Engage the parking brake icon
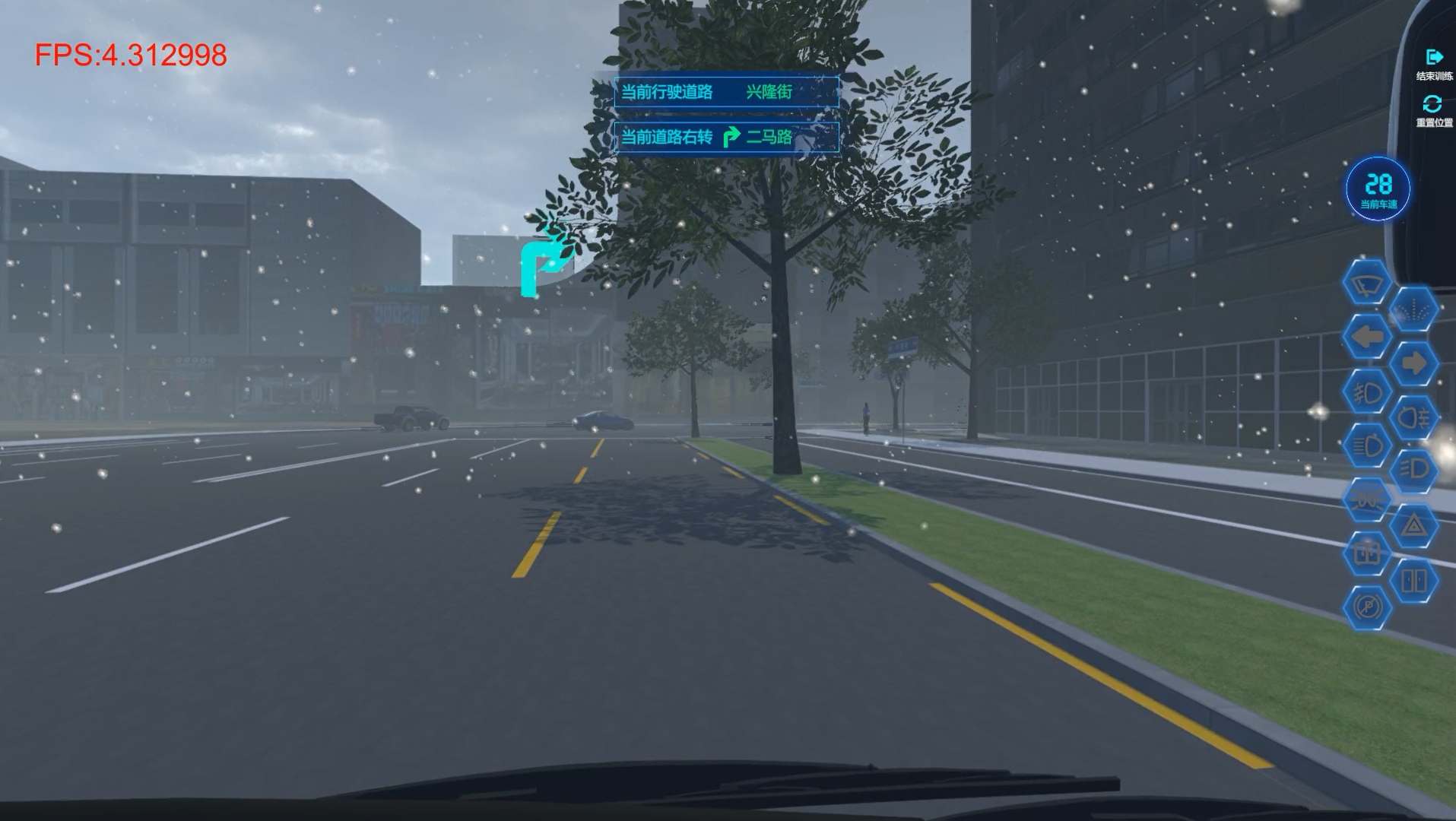The image size is (1456, 821). 1367,607
